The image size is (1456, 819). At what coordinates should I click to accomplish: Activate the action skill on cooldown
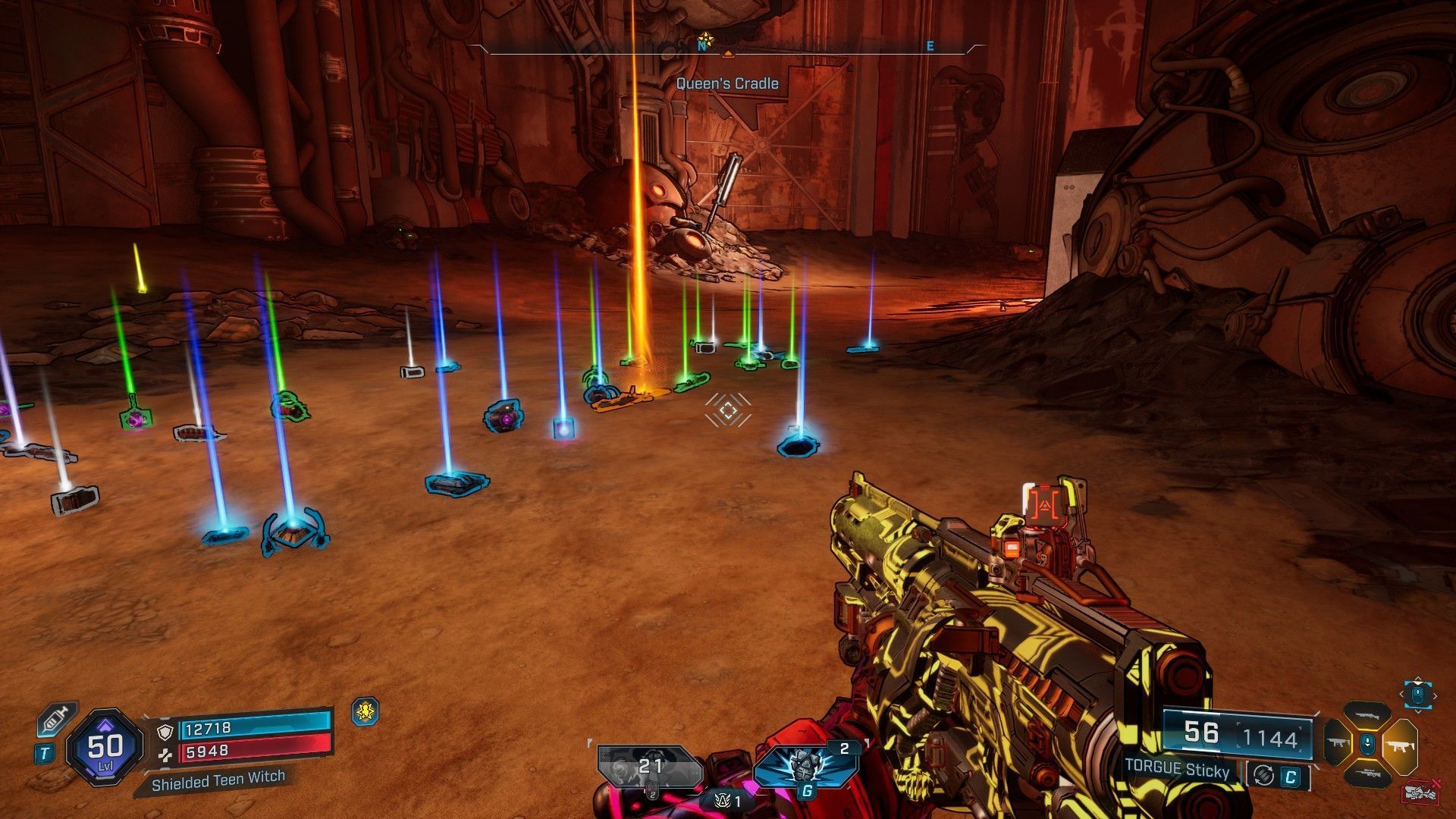tap(650, 767)
